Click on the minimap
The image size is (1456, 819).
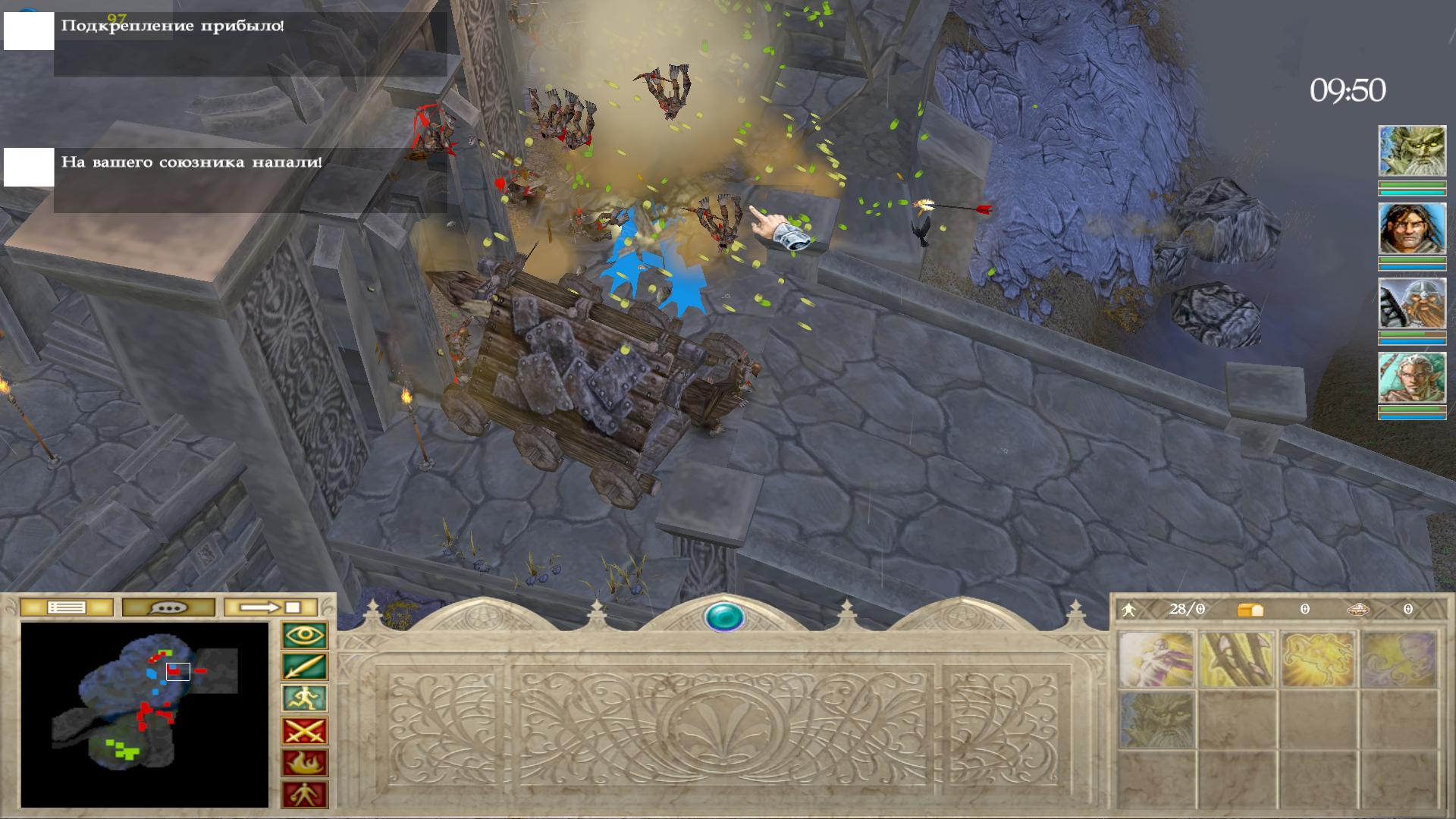pos(145,714)
